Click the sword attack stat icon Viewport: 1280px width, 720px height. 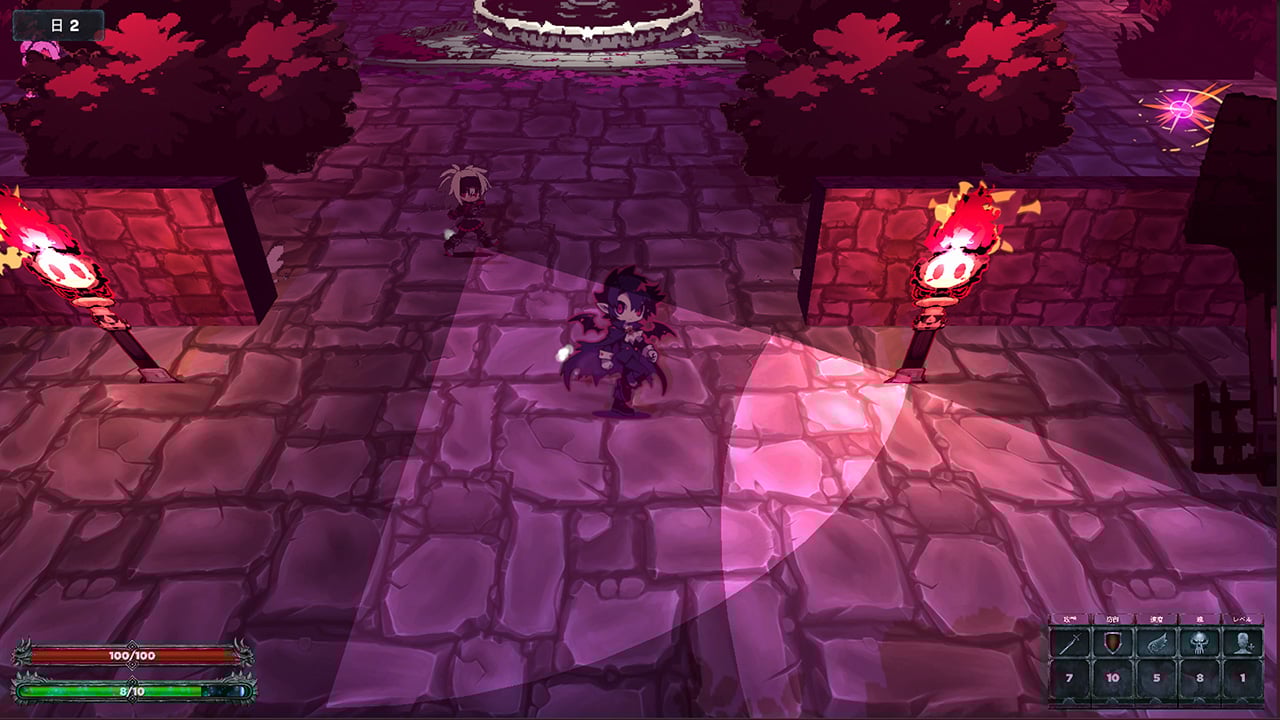click(1072, 643)
